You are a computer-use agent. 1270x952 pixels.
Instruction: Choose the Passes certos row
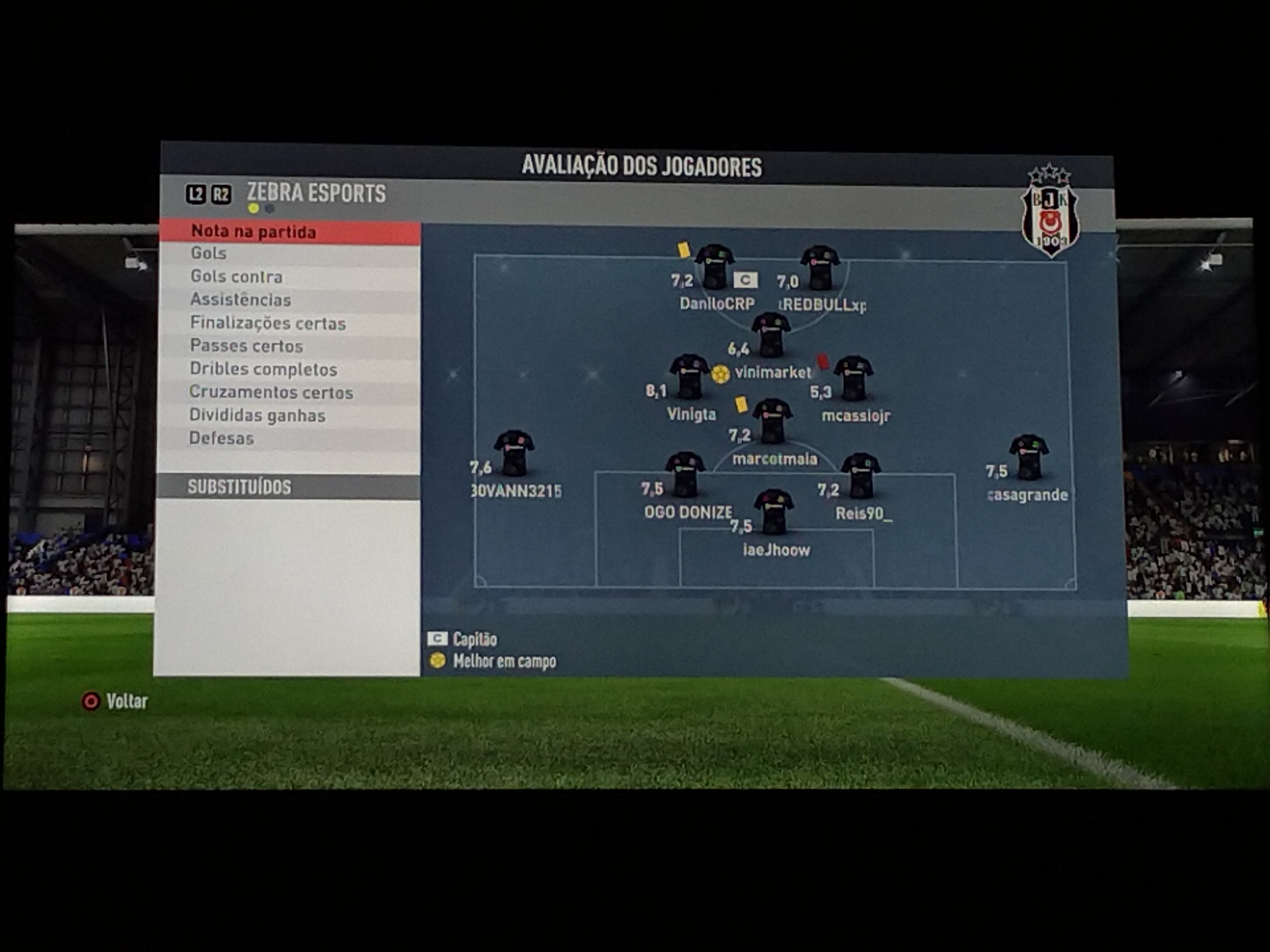click(289, 346)
